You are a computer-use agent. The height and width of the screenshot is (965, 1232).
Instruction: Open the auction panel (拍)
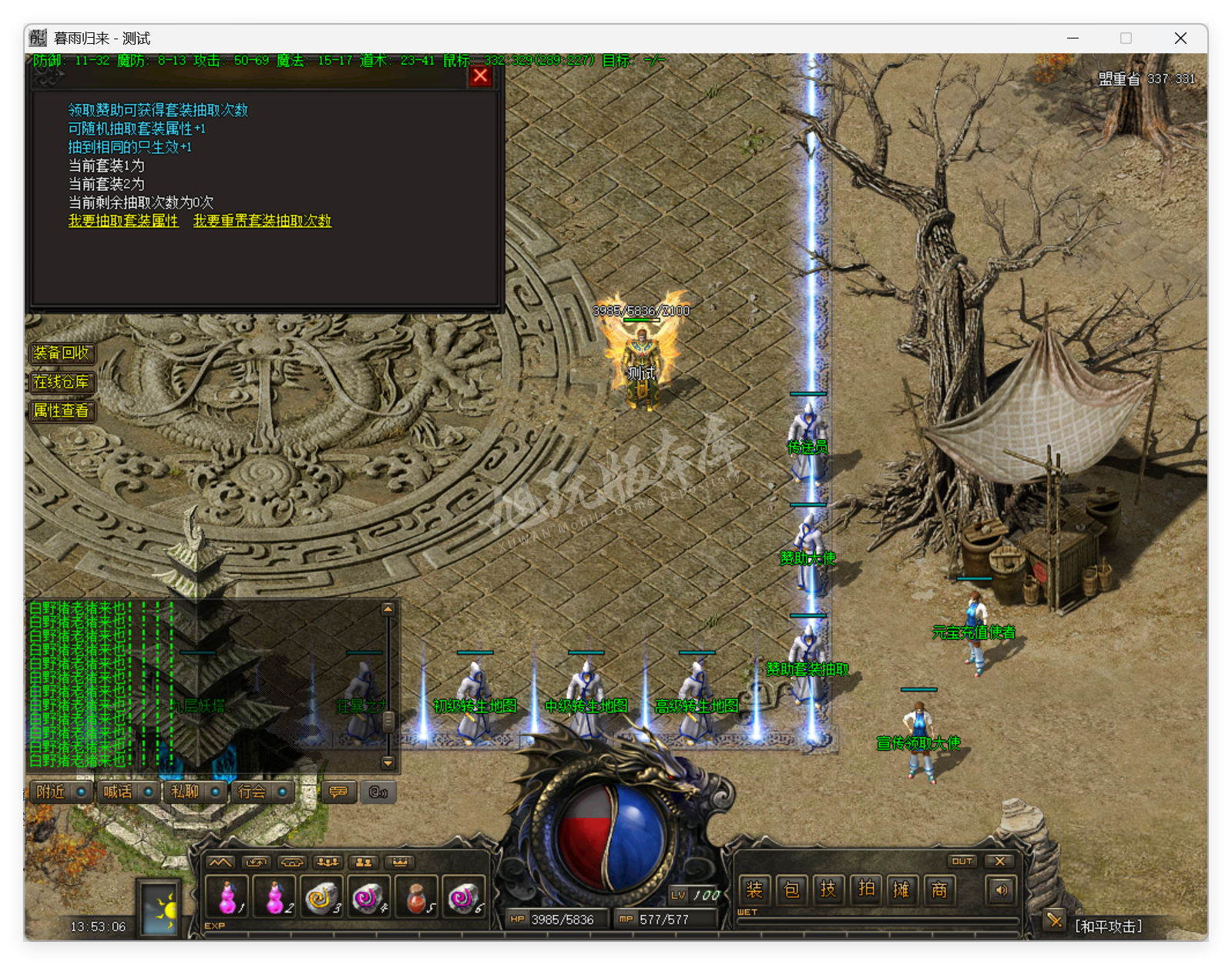point(865,890)
